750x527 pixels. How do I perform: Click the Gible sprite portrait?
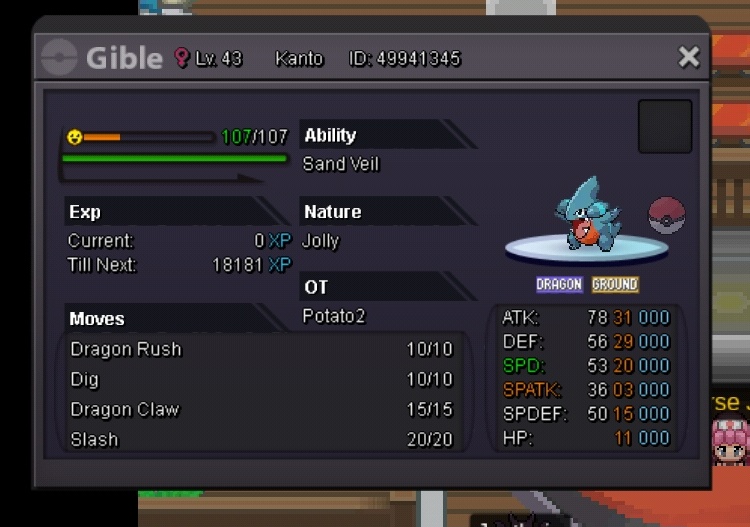pyautogui.click(x=587, y=214)
